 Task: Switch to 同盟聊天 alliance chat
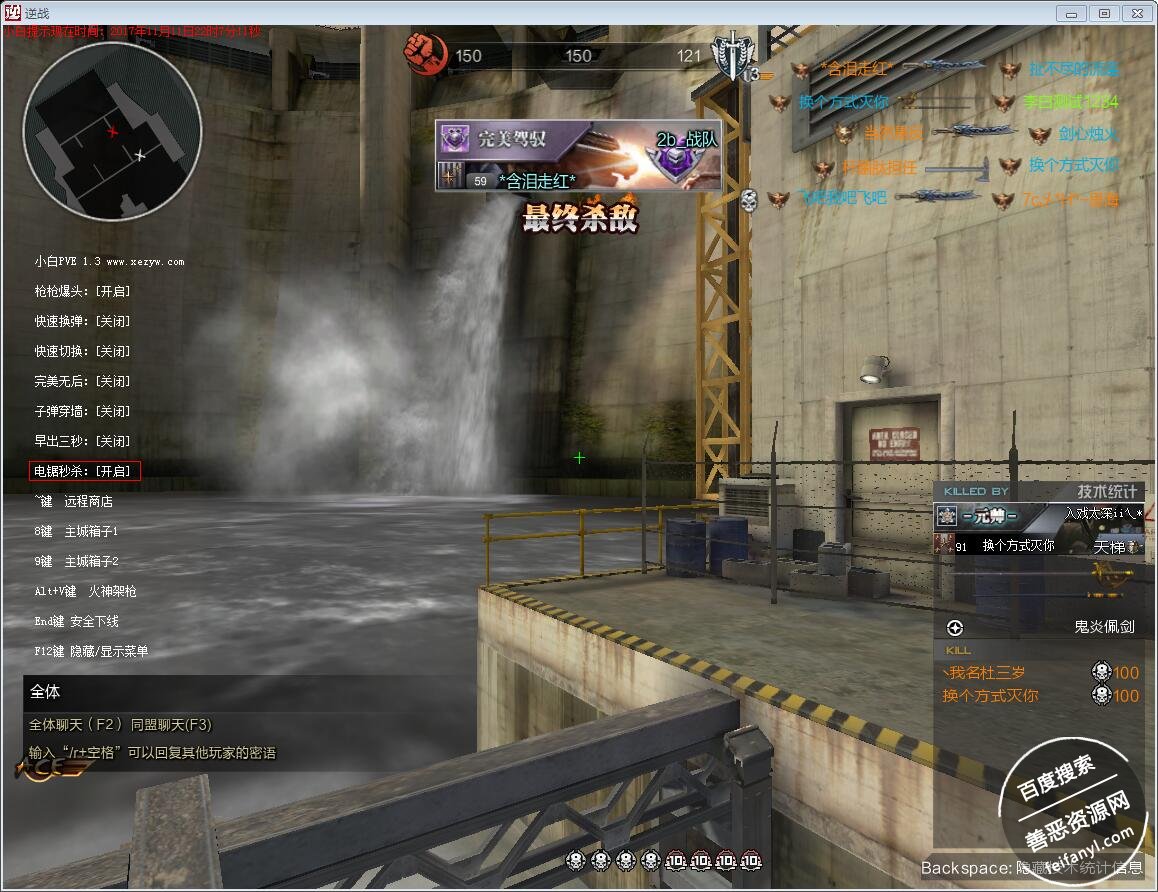(171, 725)
